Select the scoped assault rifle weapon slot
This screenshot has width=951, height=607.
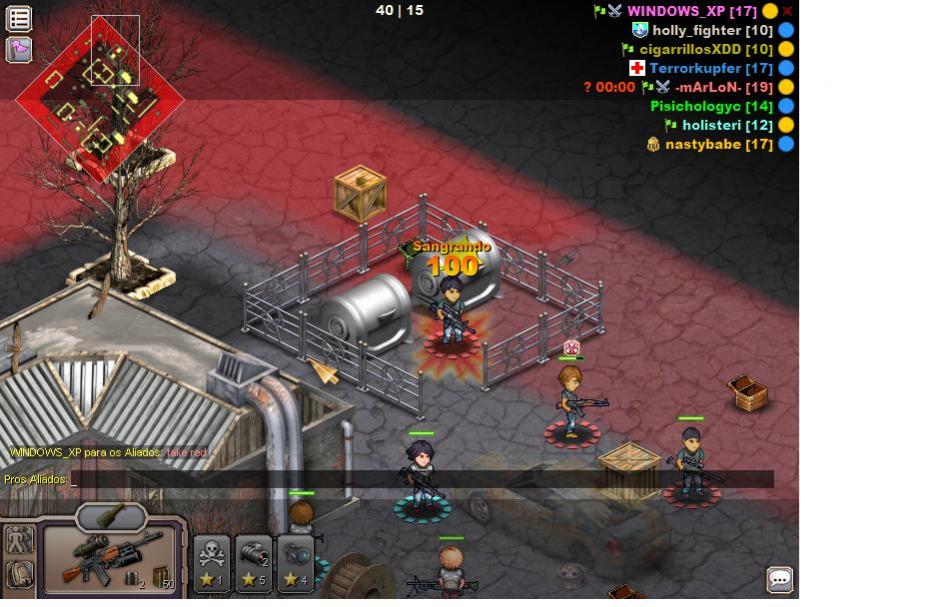coord(110,559)
